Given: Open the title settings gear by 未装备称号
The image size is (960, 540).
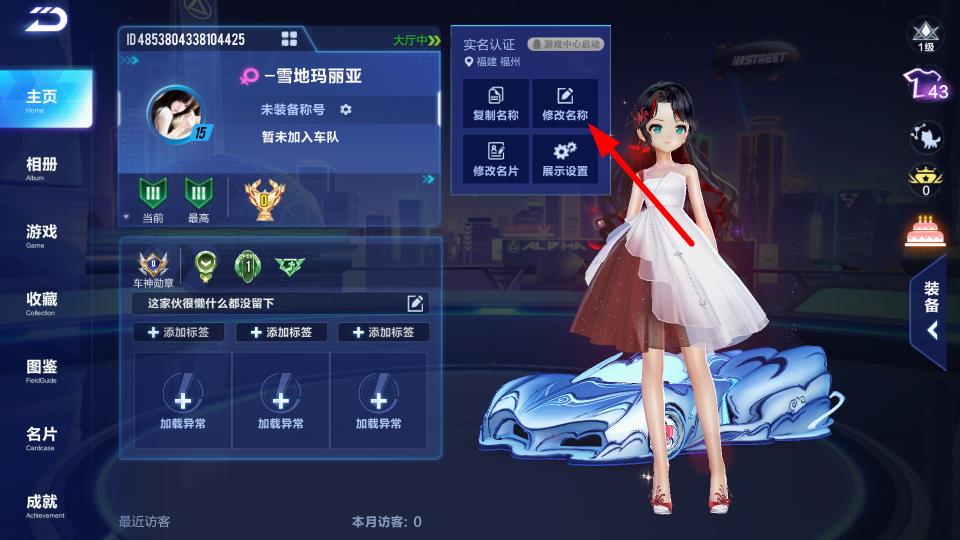Looking at the screenshot, I should click(346, 109).
